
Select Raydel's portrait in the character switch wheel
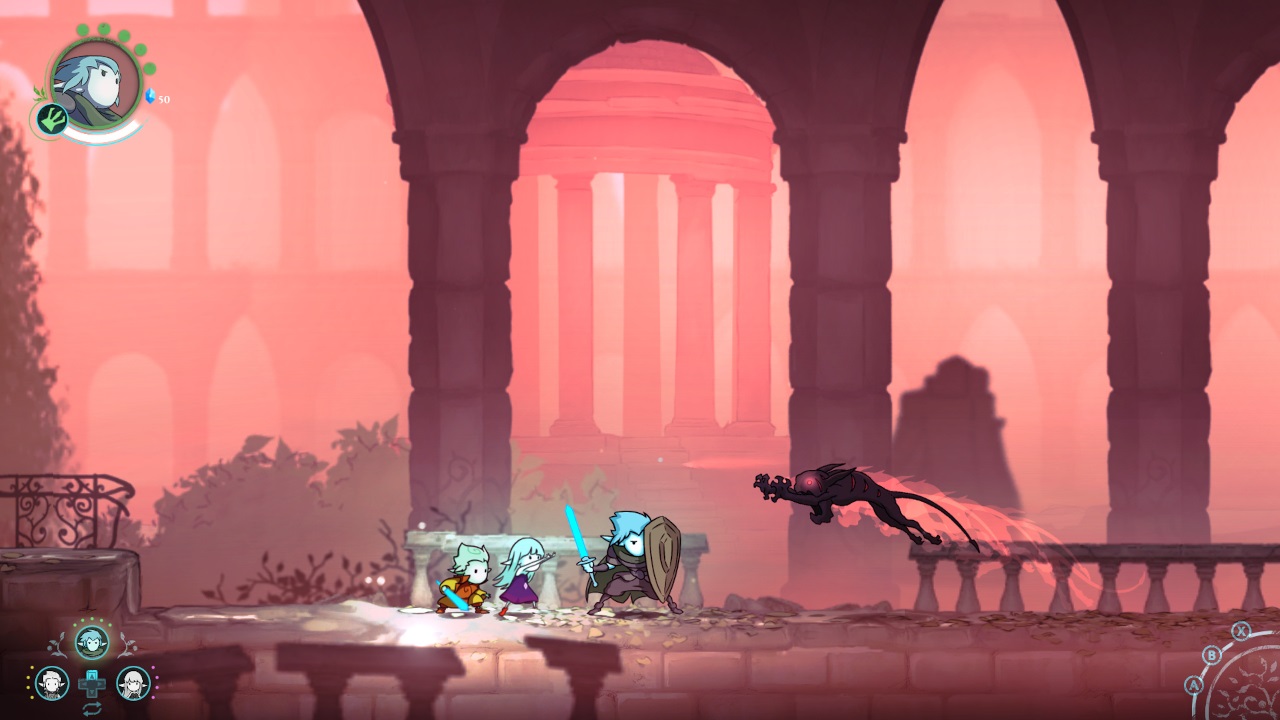51,682
